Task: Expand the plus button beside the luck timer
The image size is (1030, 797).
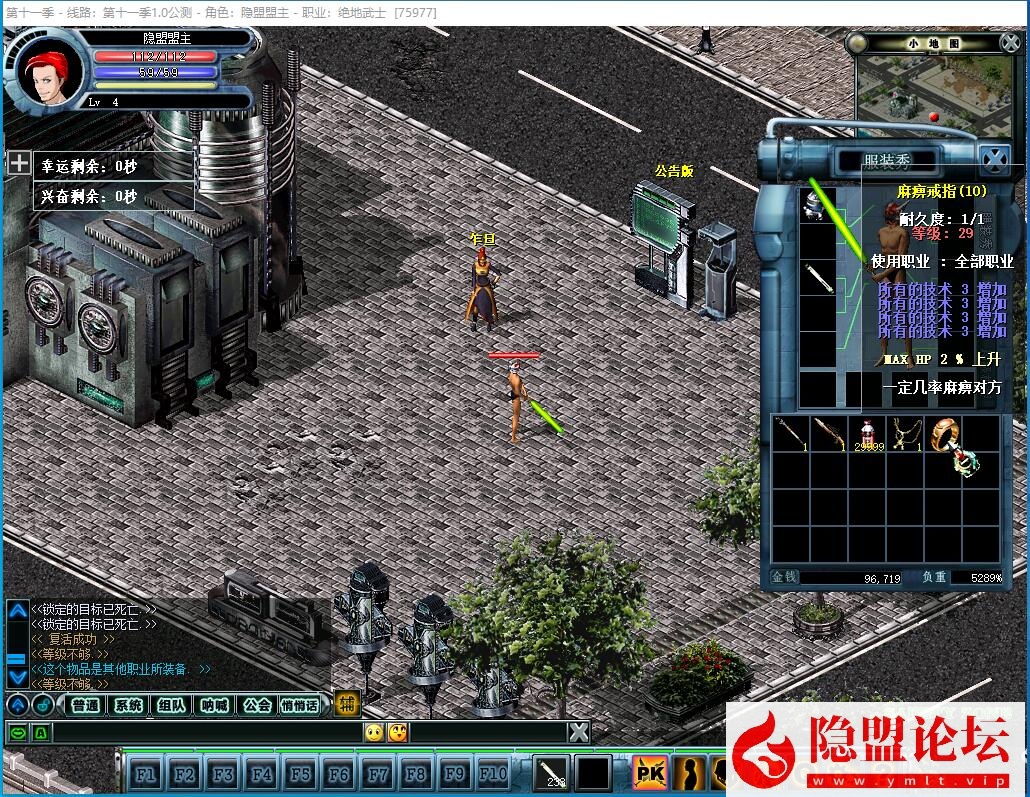Action: click(x=19, y=162)
